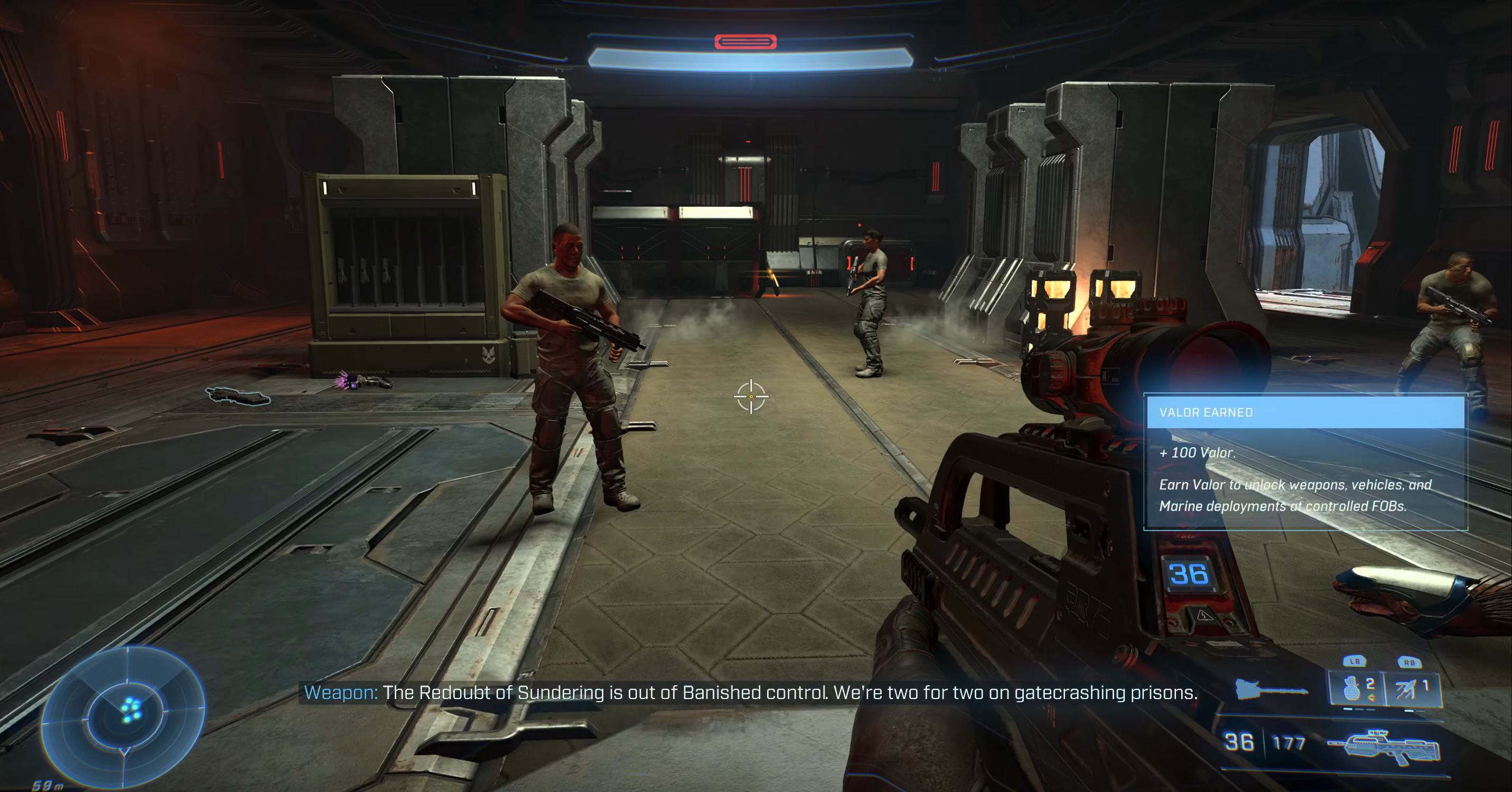Click the Valor Earned notification panel
This screenshot has width=1512, height=792.
pyautogui.click(x=1305, y=463)
